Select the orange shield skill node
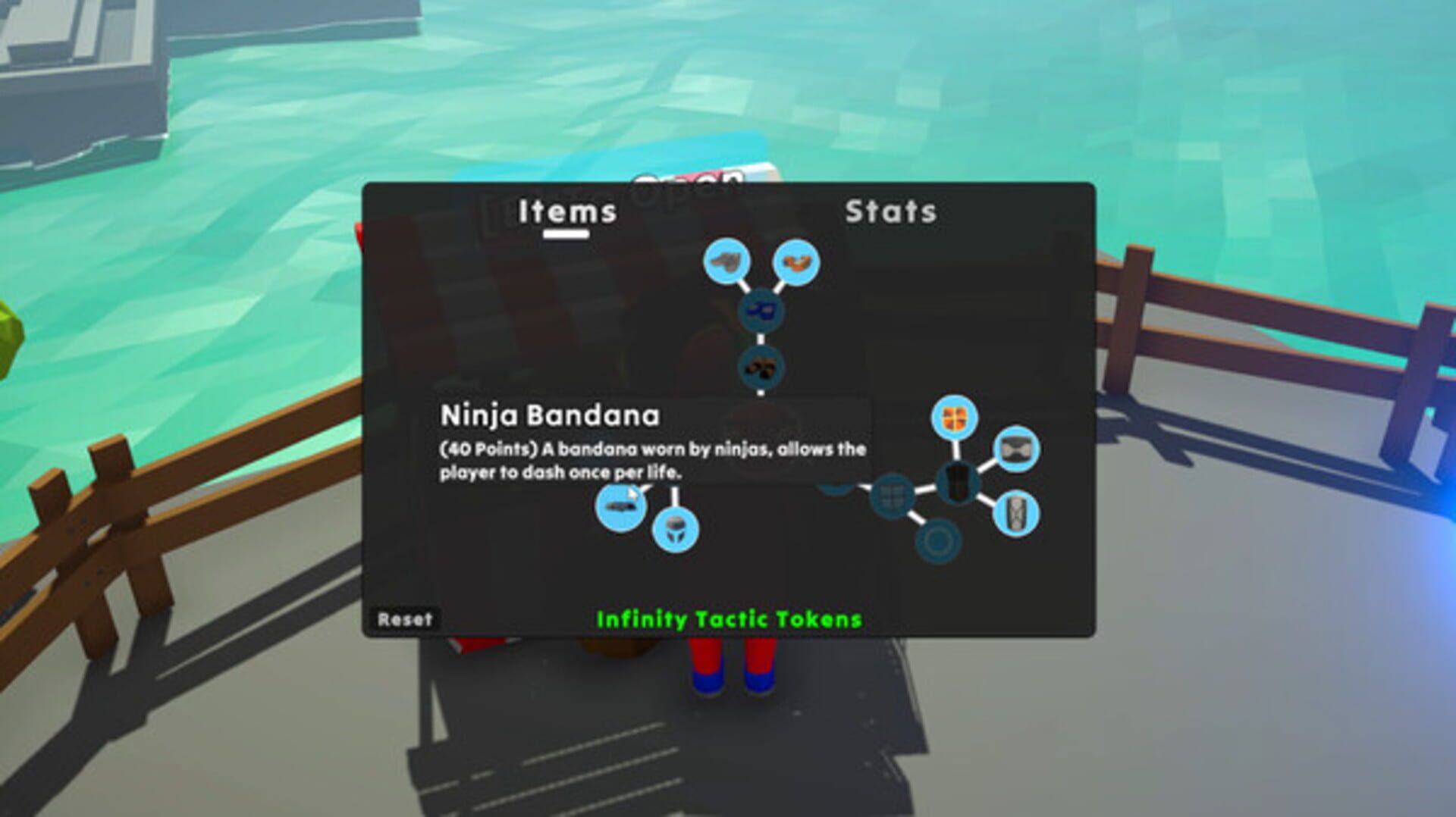1456x817 pixels. (x=953, y=415)
